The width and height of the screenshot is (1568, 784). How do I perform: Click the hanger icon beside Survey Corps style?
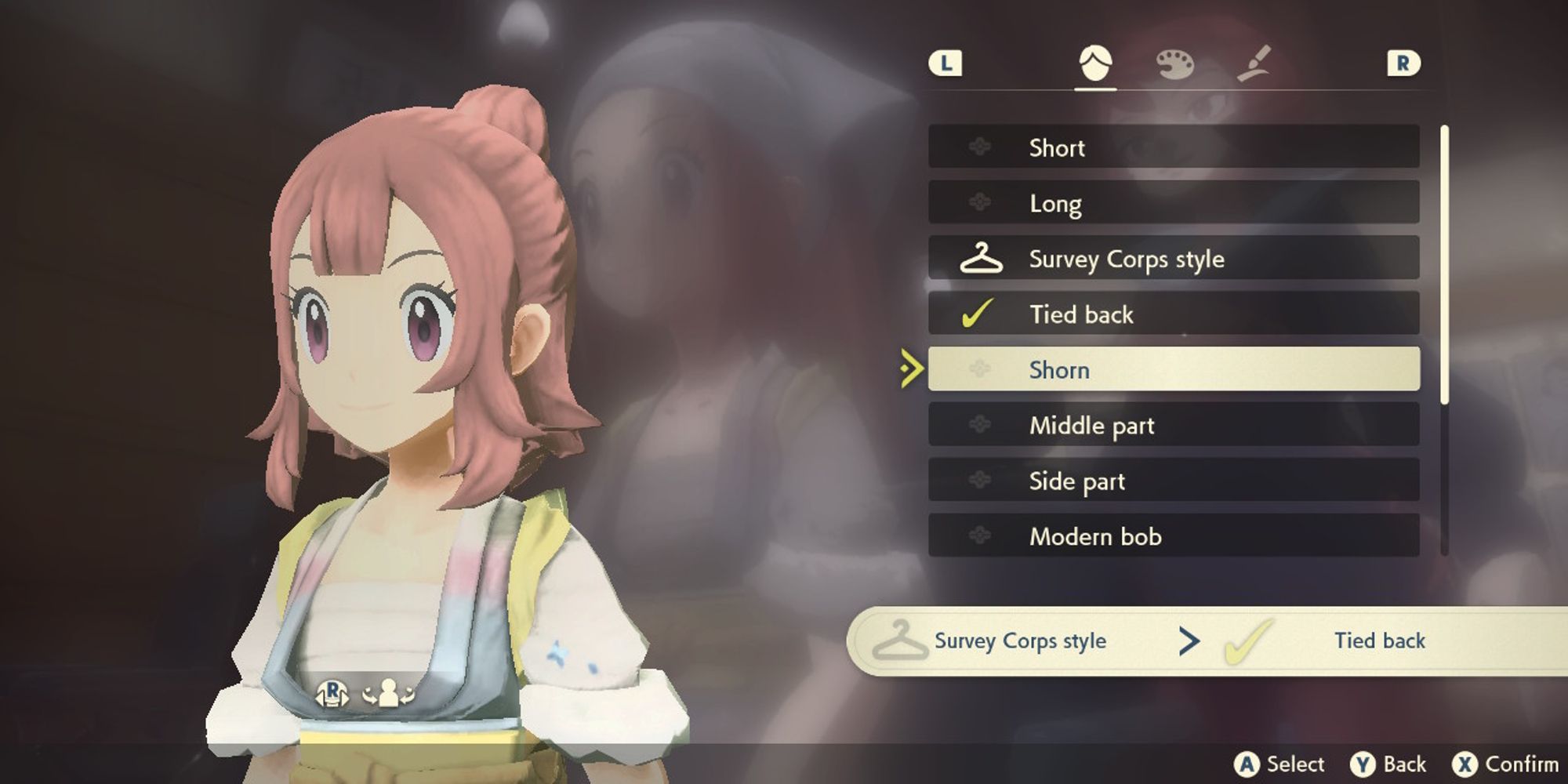click(979, 259)
